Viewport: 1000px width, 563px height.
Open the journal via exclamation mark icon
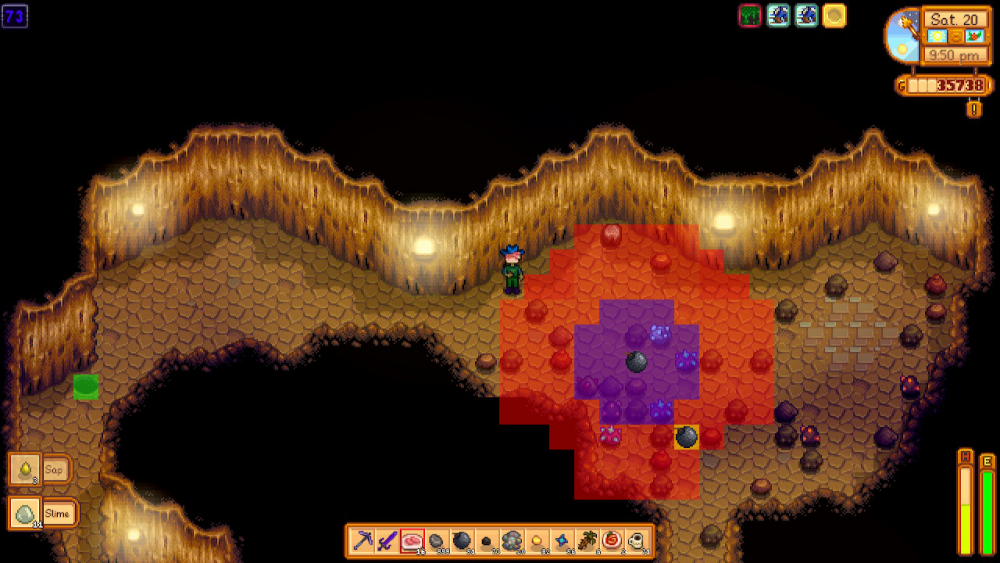point(974,108)
